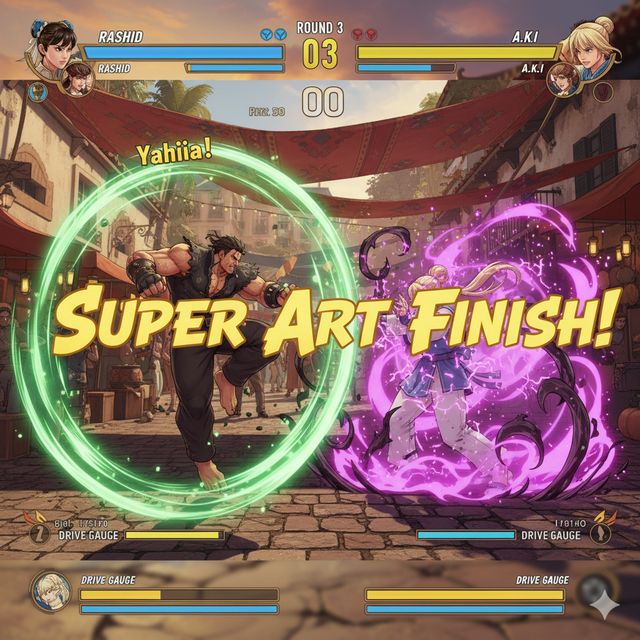Select the small brunette portrait under A.K.I's health bar
This screenshot has height=640, width=640.
point(562,77)
